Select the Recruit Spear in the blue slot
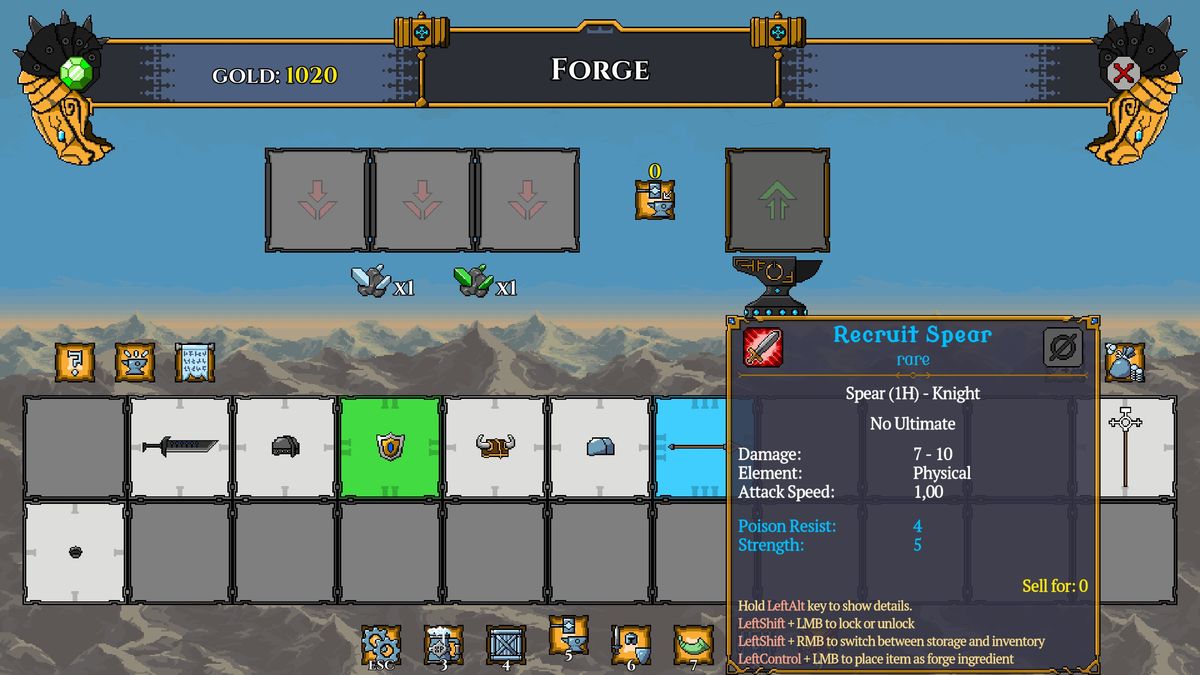 point(691,447)
